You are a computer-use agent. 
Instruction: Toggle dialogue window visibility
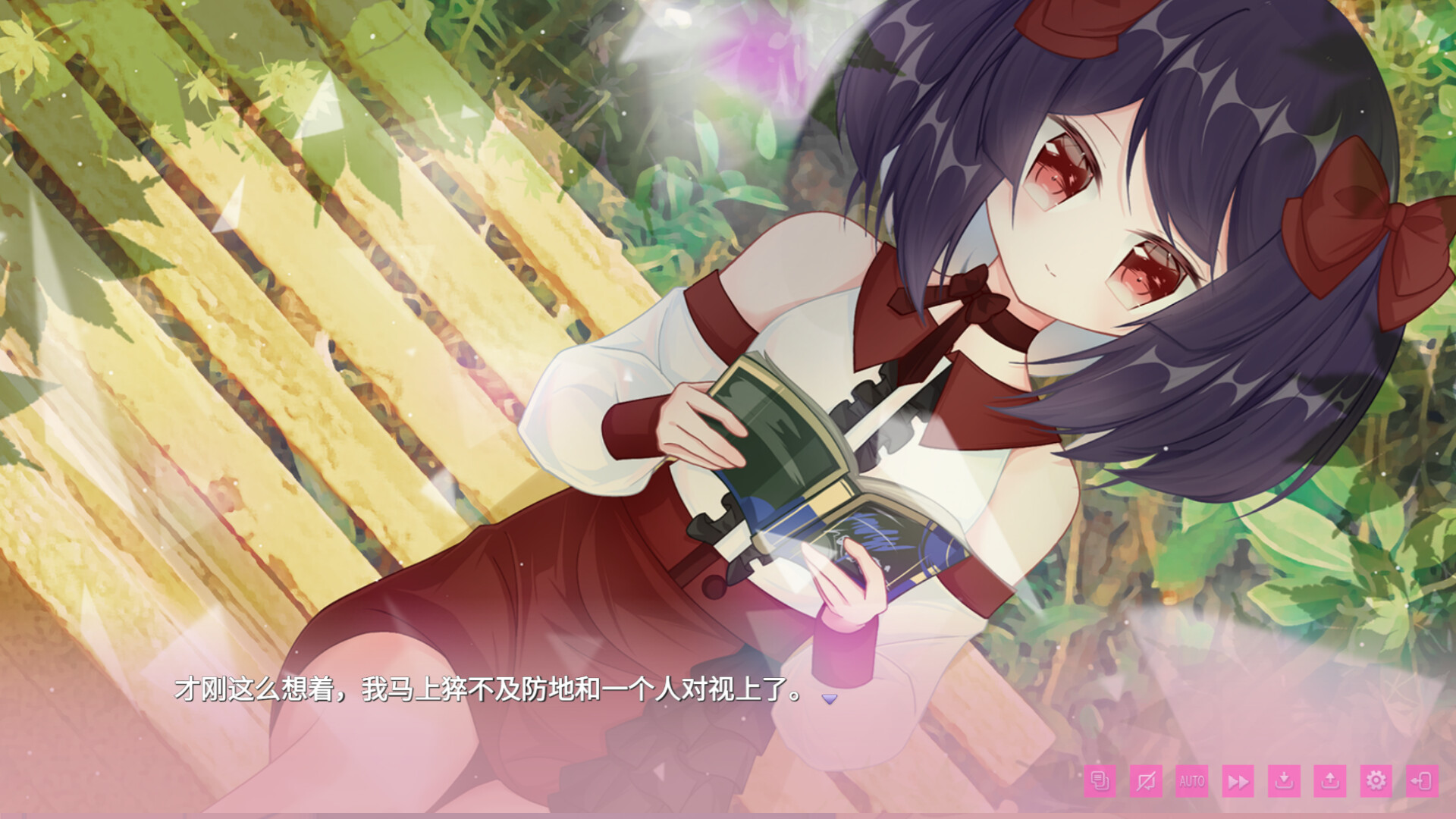(1146, 781)
